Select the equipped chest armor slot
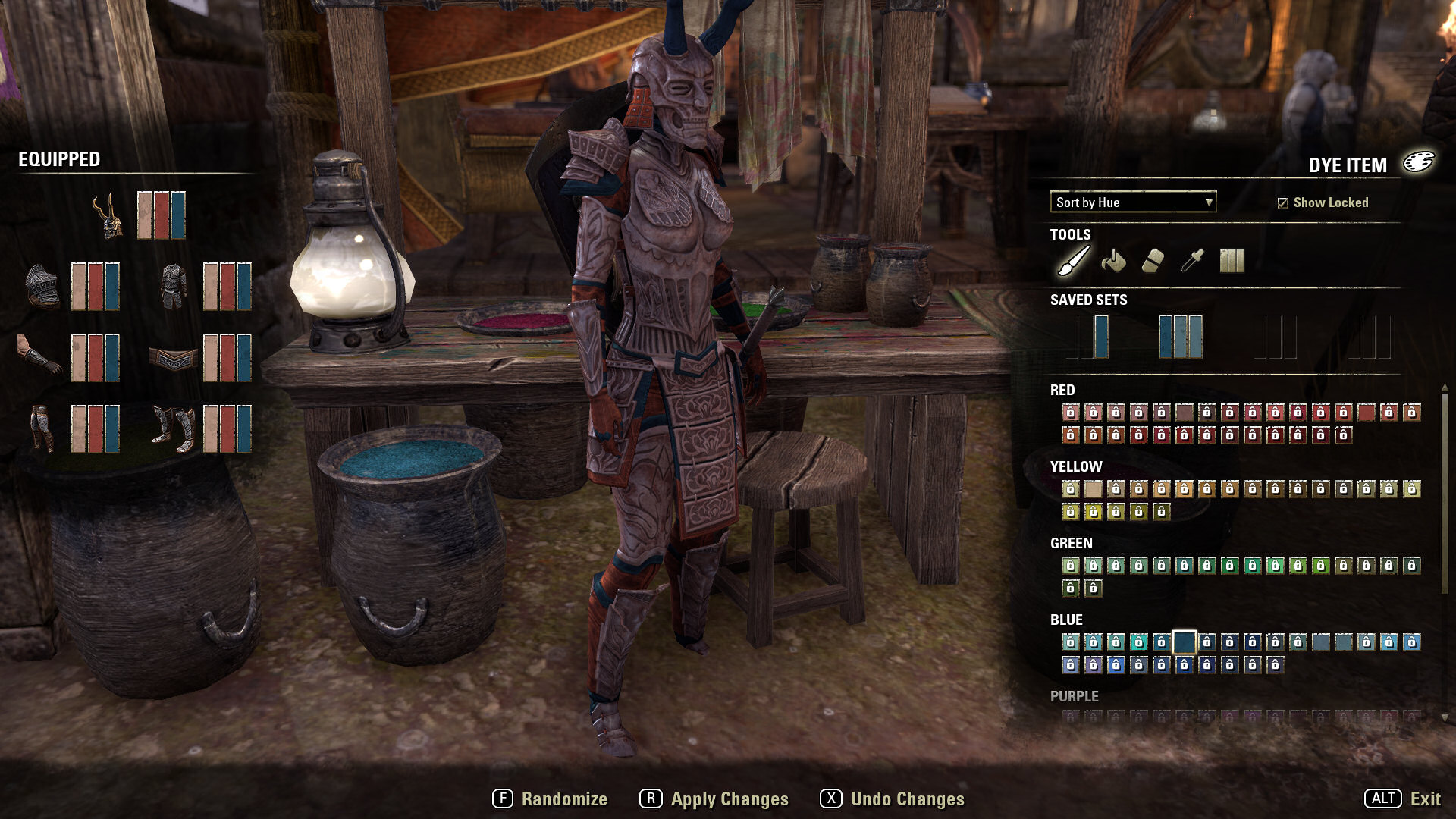The height and width of the screenshot is (819, 1456). tap(174, 286)
